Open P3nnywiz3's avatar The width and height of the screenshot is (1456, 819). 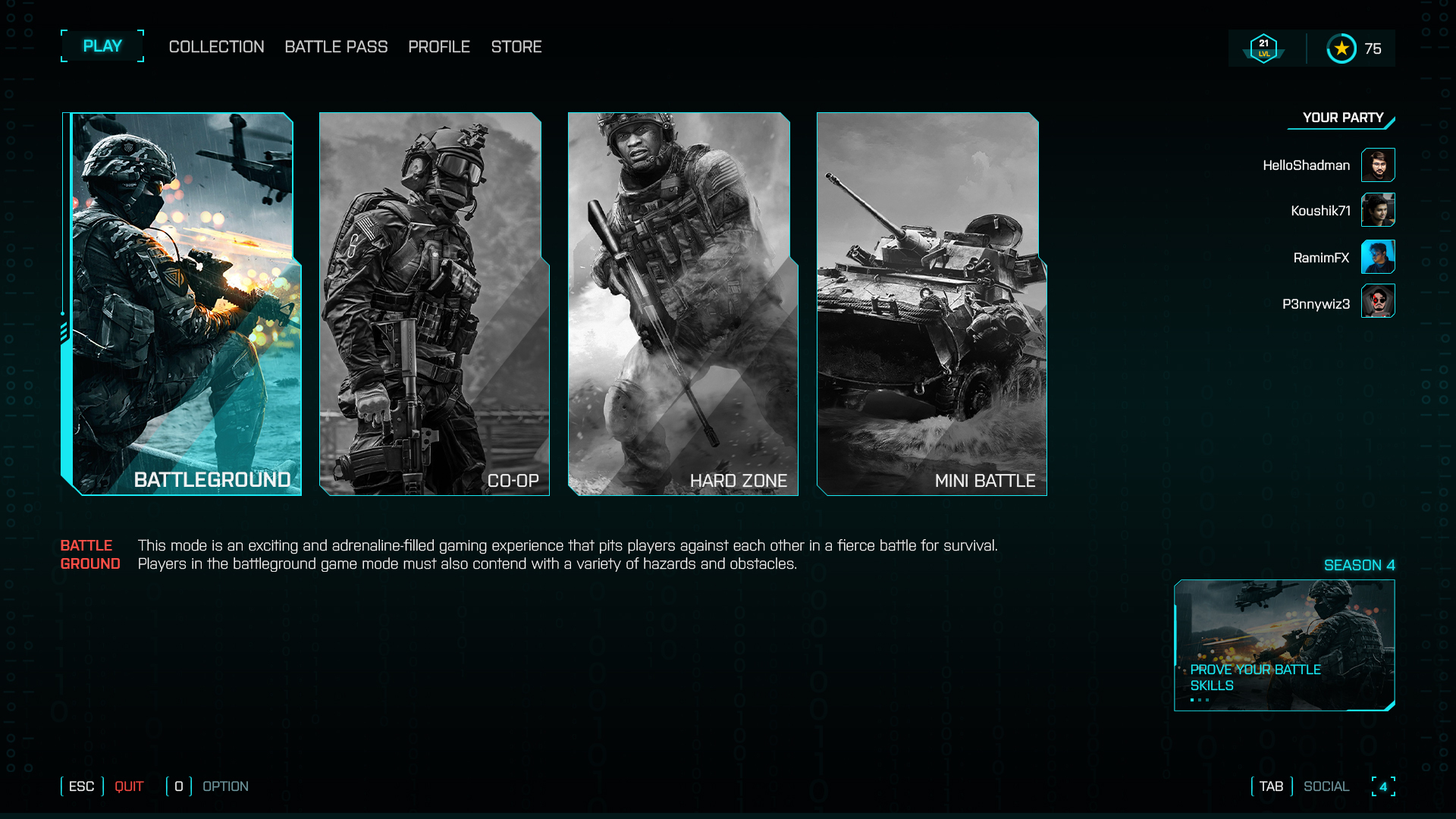click(x=1378, y=301)
